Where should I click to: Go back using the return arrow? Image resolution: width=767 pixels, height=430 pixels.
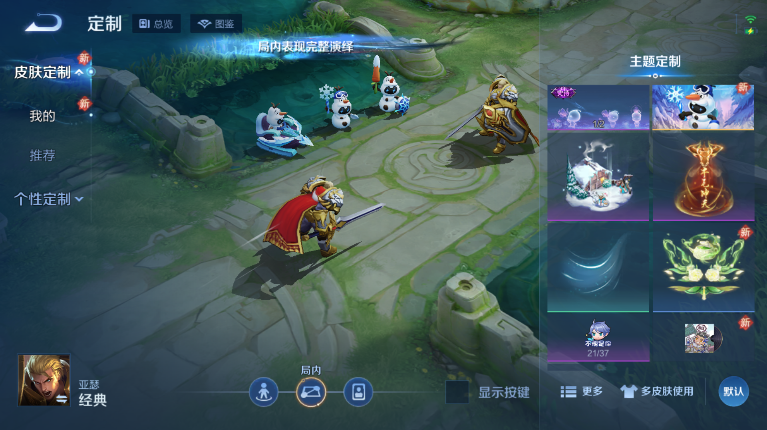(x=43, y=23)
